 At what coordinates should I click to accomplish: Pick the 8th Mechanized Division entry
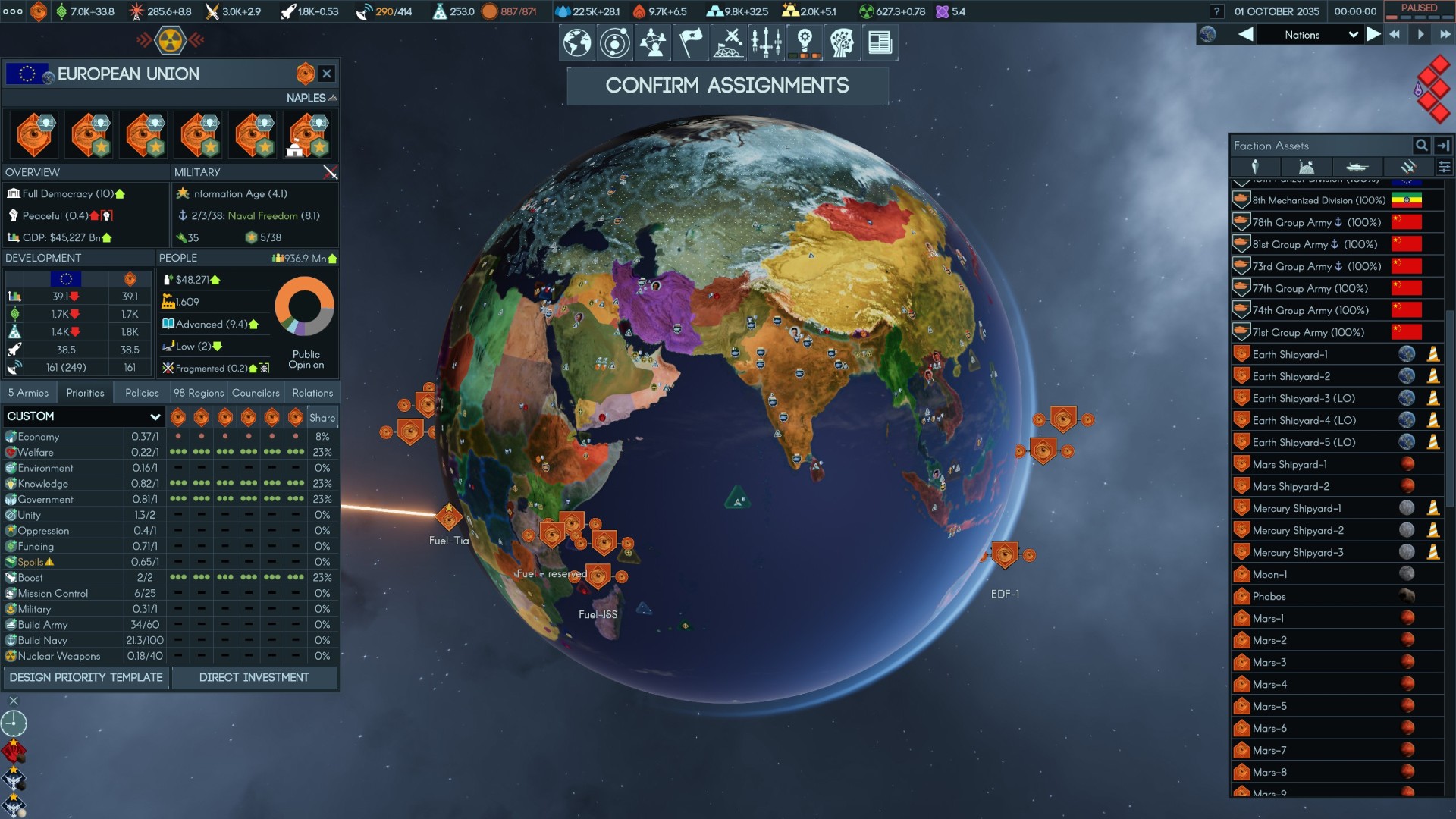click(x=1318, y=200)
